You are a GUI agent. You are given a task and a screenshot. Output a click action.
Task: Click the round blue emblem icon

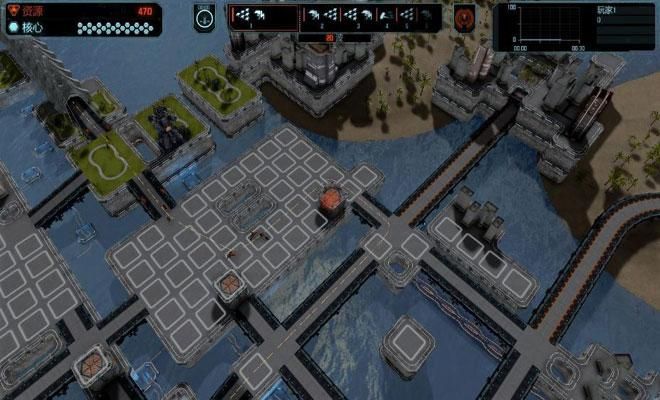pyautogui.click(x=205, y=17)
